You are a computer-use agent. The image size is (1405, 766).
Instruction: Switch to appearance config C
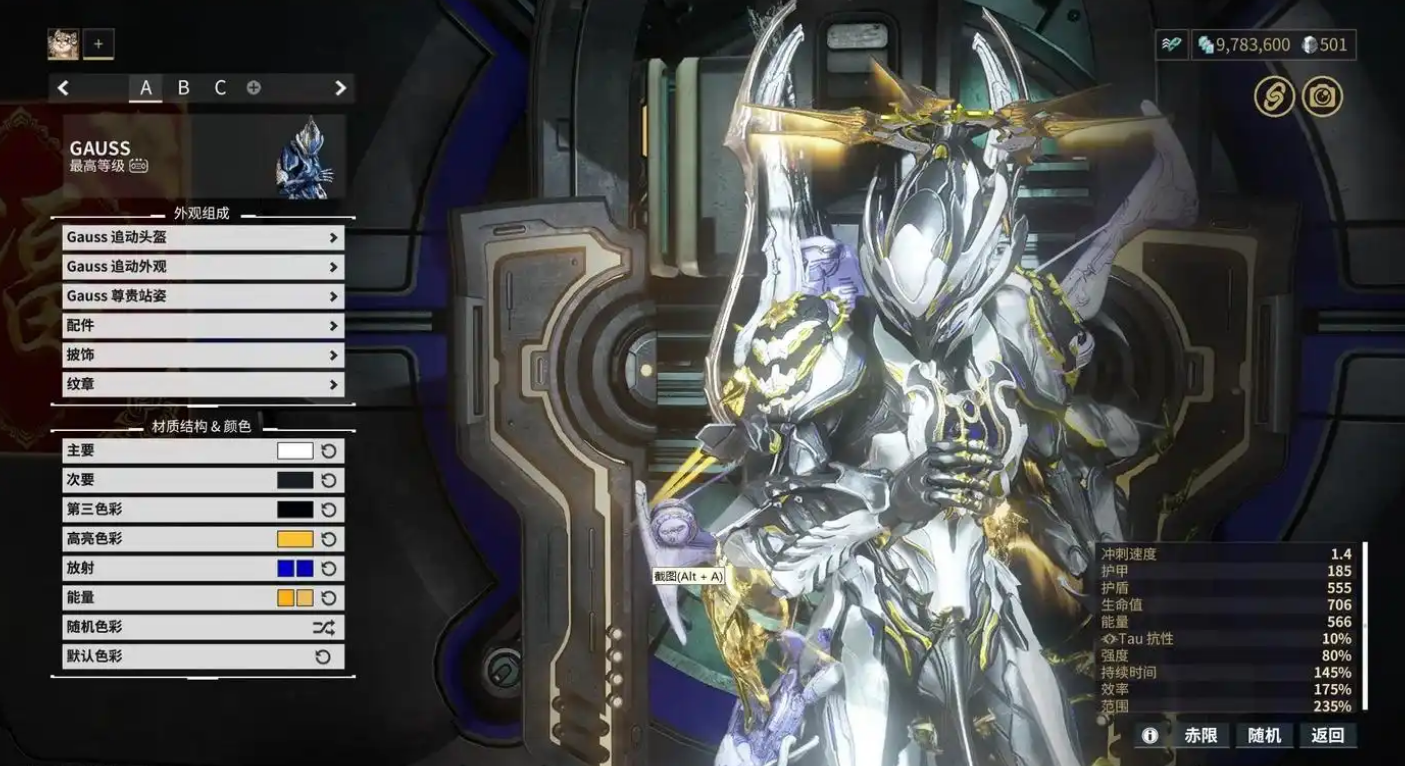coord(220,88)
